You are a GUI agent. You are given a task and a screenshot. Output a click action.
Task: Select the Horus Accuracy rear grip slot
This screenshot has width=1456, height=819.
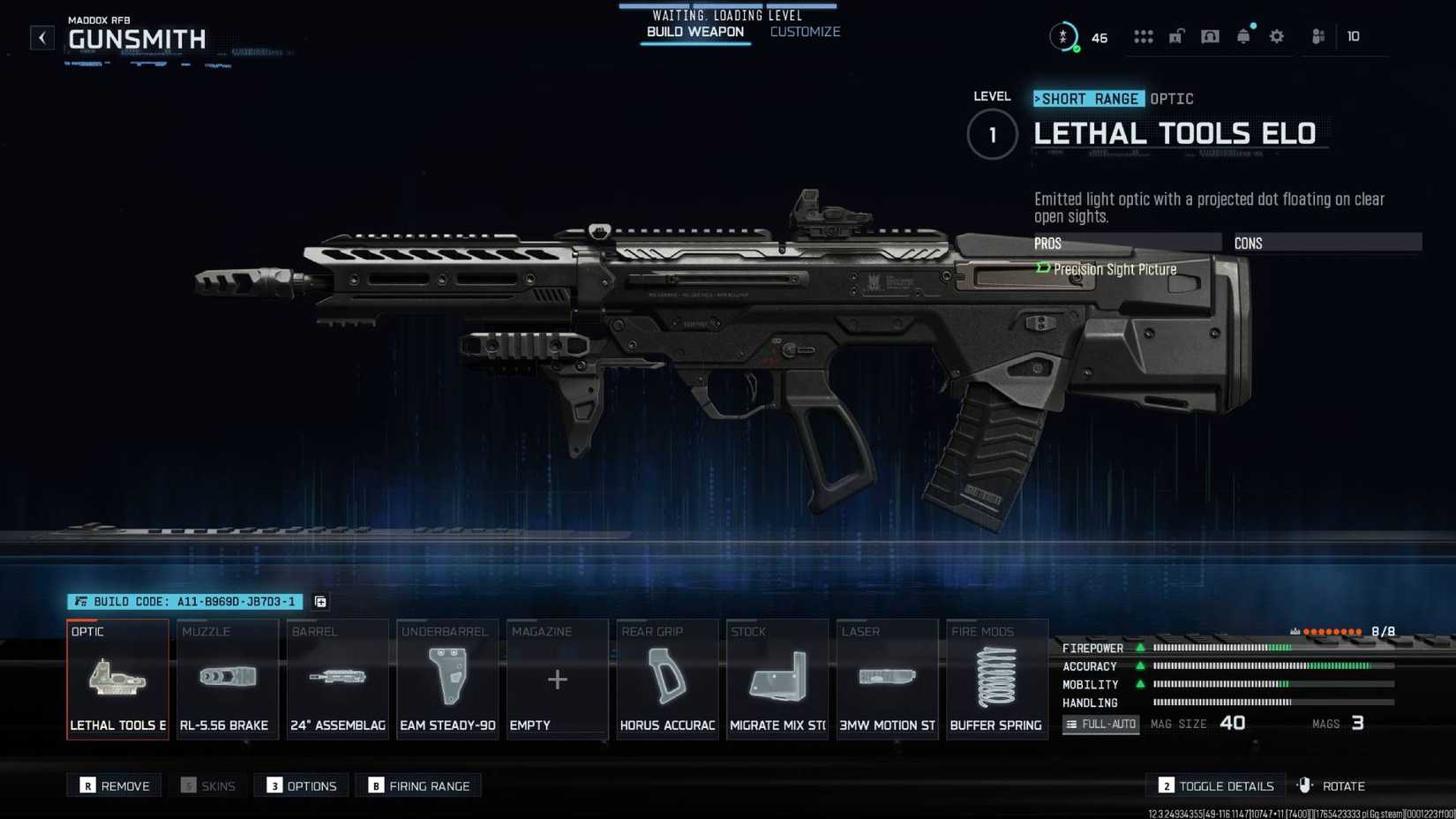(x=666, y=680)
